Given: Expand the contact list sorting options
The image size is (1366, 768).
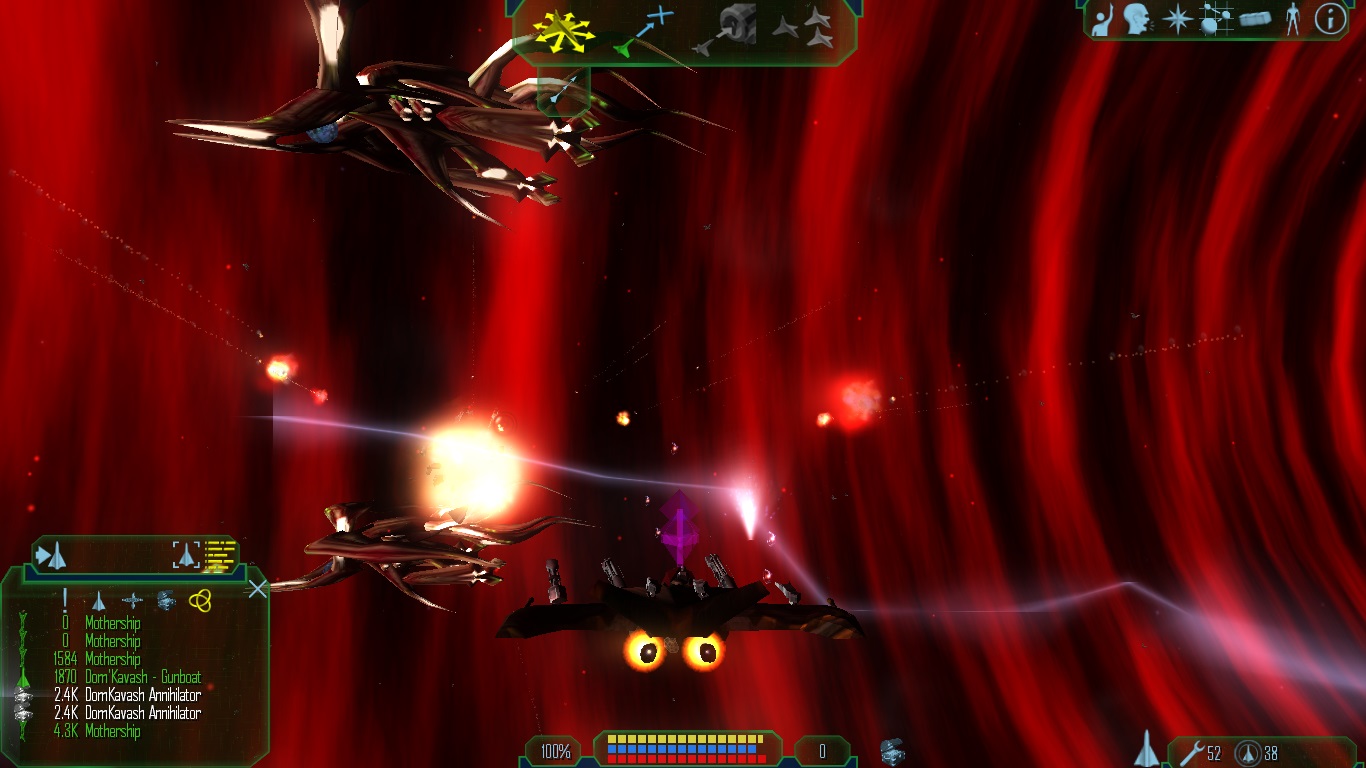Looking at the screenshot, I should 52,555.
